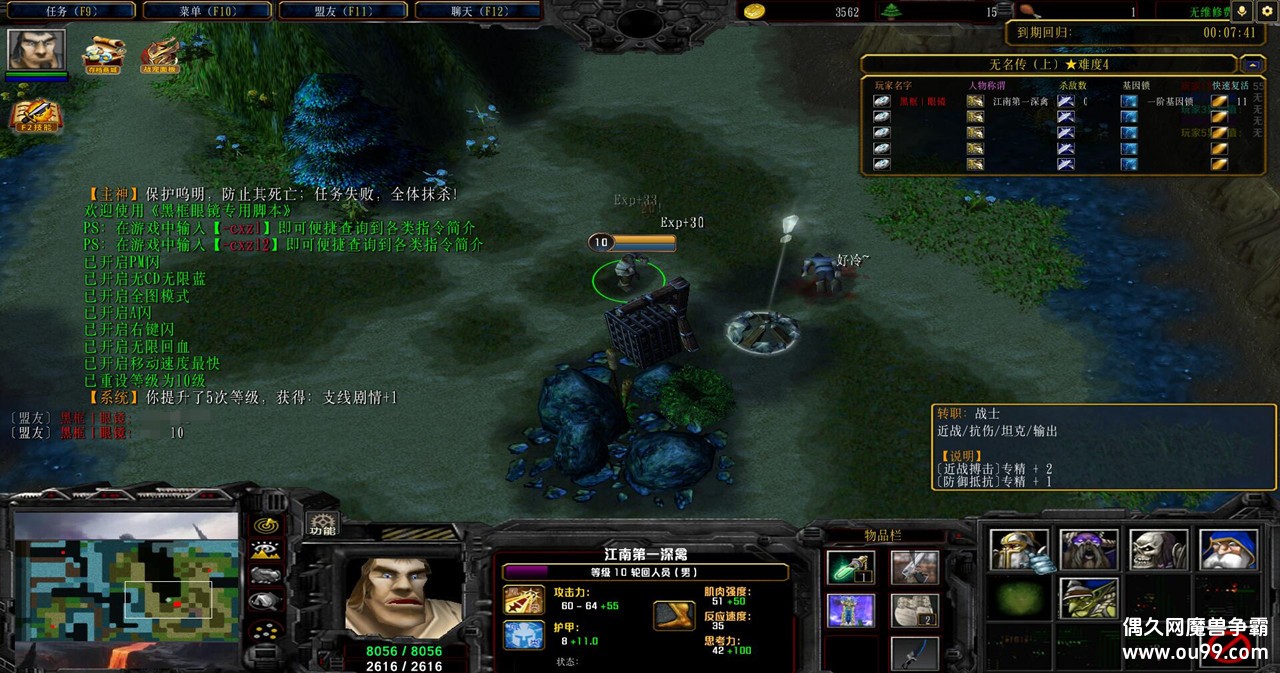
Task: Choose the skull-faced undead command icon
Action: (1159, 550)
